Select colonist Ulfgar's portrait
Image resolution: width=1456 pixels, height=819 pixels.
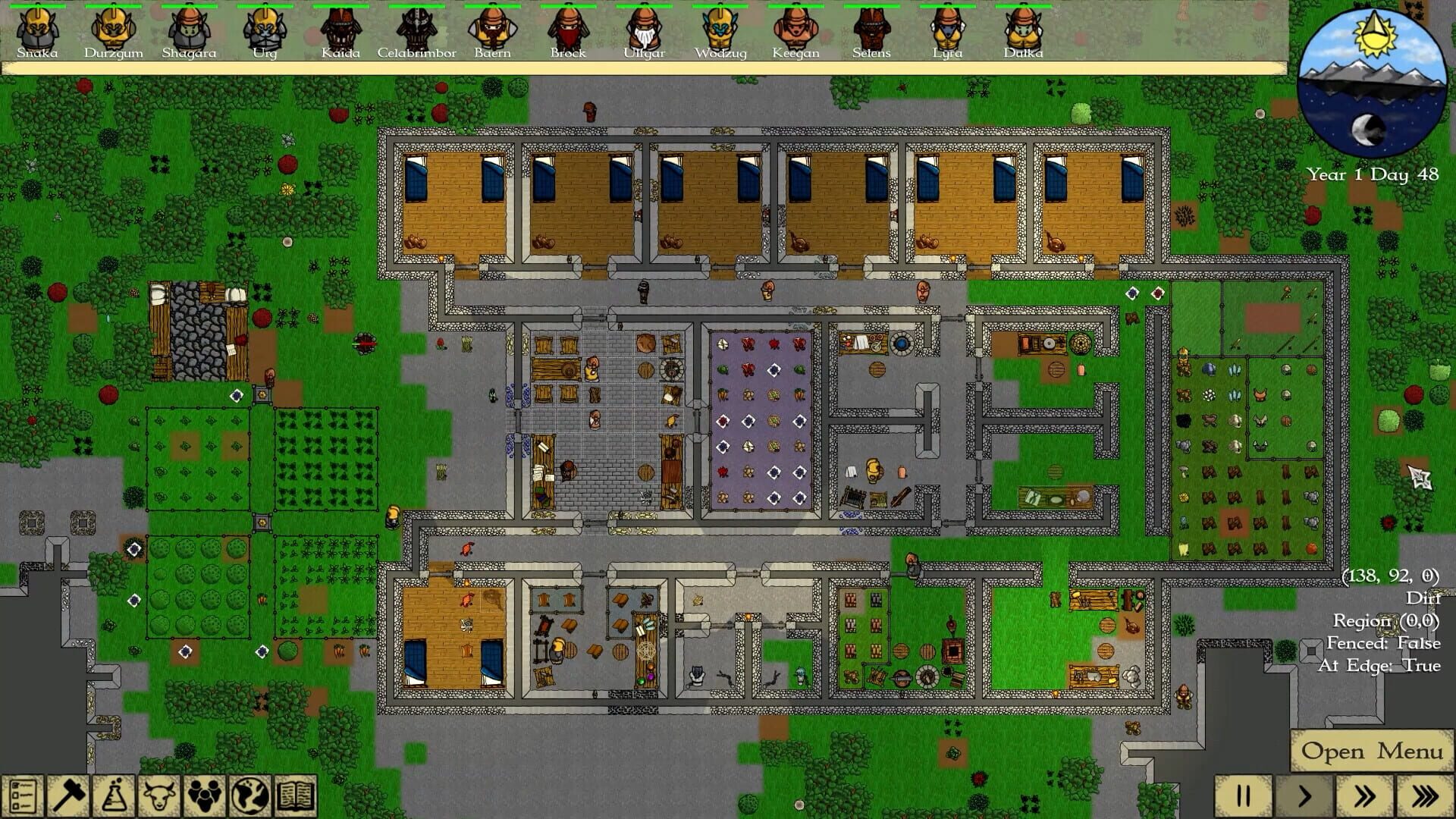(645, 30)
